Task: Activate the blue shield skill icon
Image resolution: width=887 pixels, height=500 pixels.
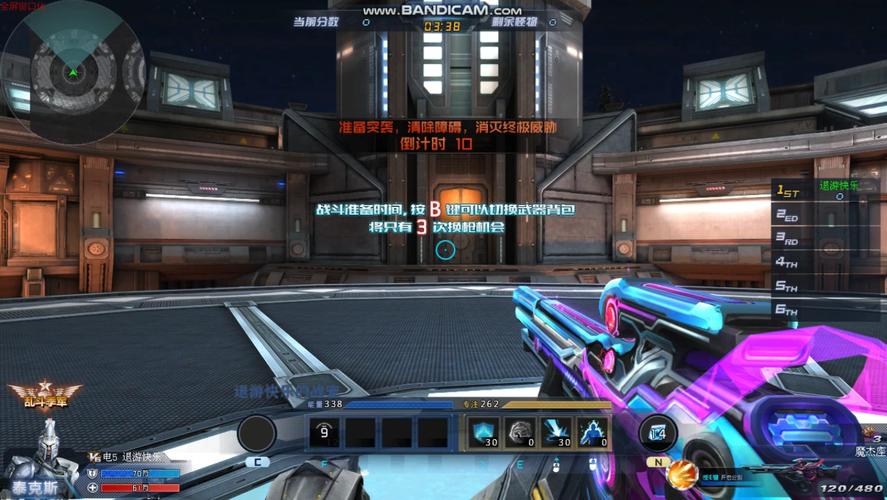Action: (484, 433)
